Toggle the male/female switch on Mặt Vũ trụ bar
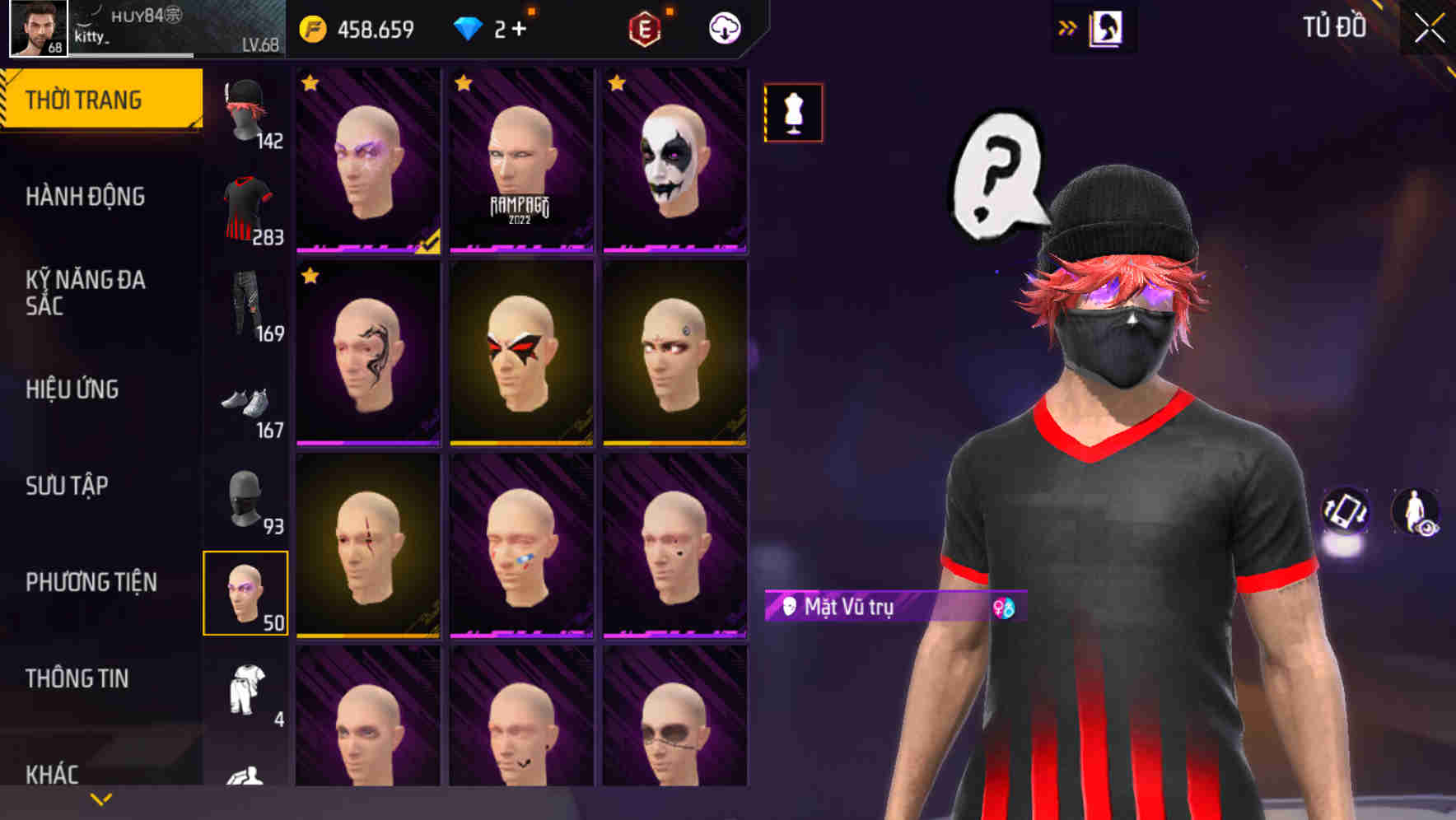 click(1006, 607)
